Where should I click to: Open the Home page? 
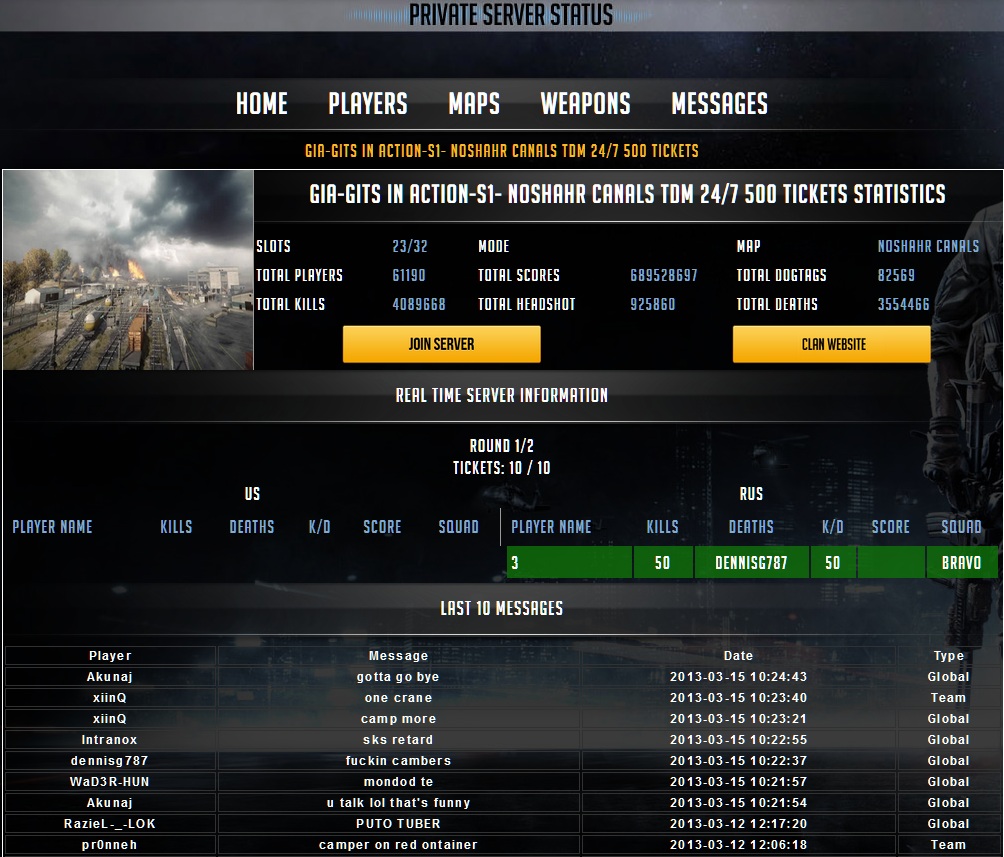click(262, 104)
